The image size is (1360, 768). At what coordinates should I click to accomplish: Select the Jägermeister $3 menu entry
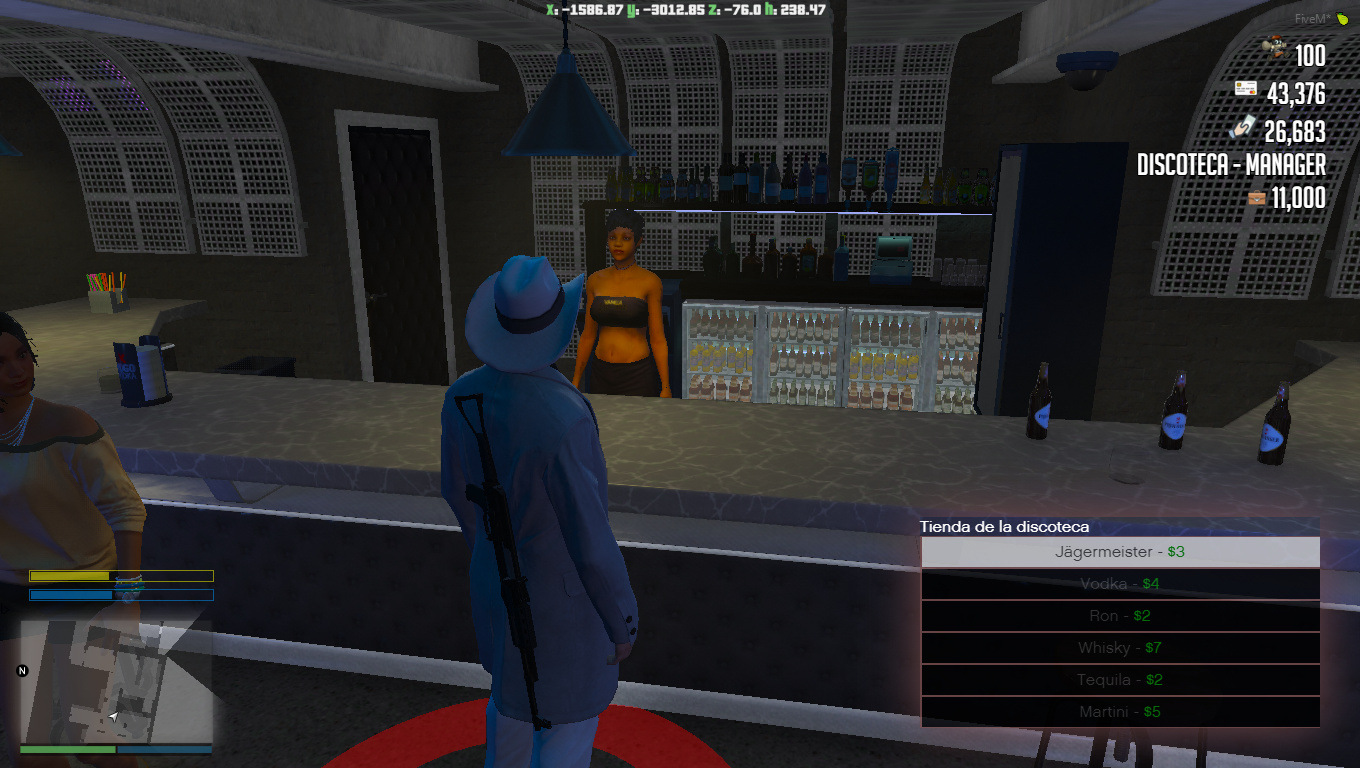pos(1120,551)
